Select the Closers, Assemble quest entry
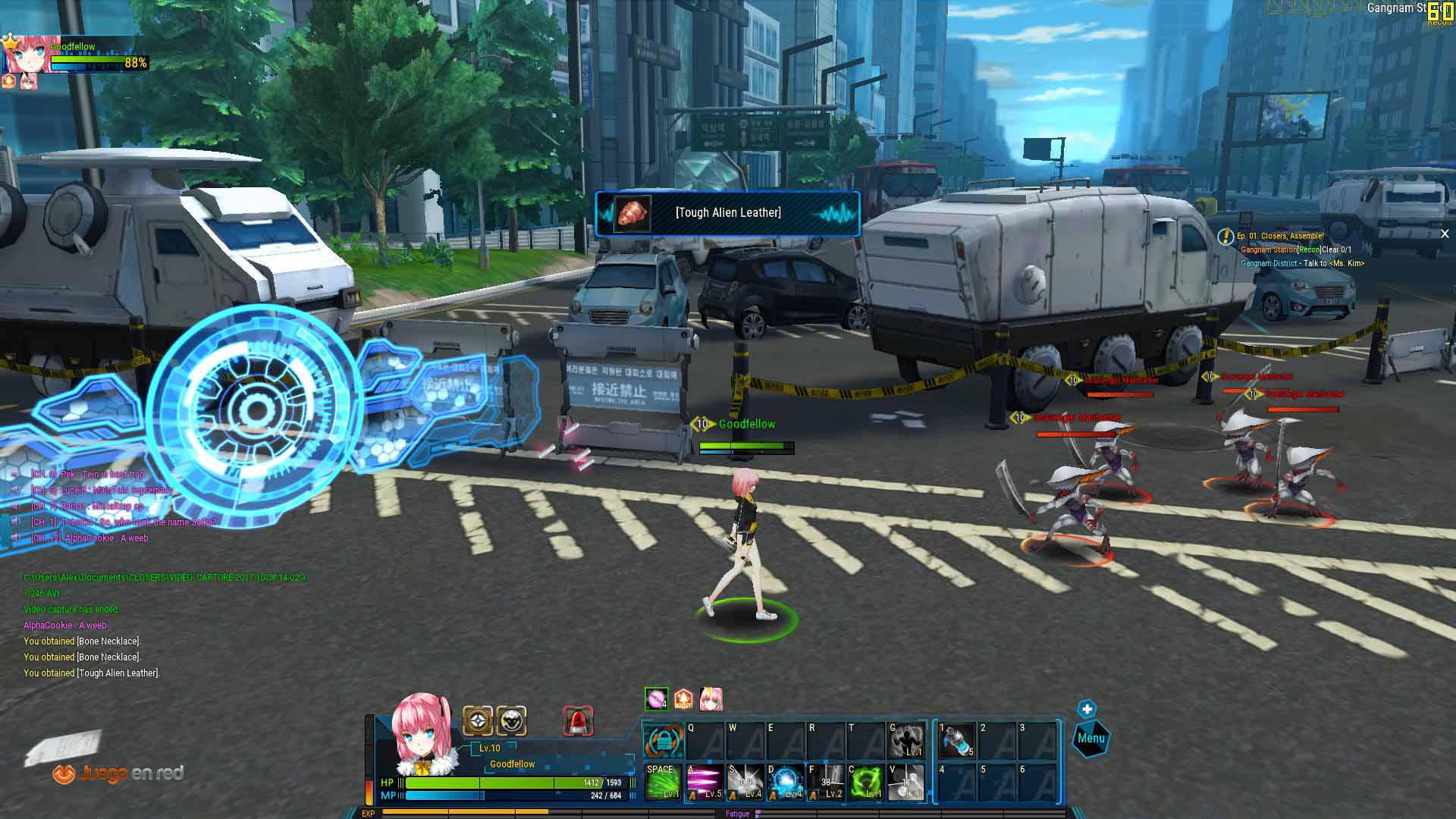This screenshot has height=819, width=1456. (x=1280, y=236)
